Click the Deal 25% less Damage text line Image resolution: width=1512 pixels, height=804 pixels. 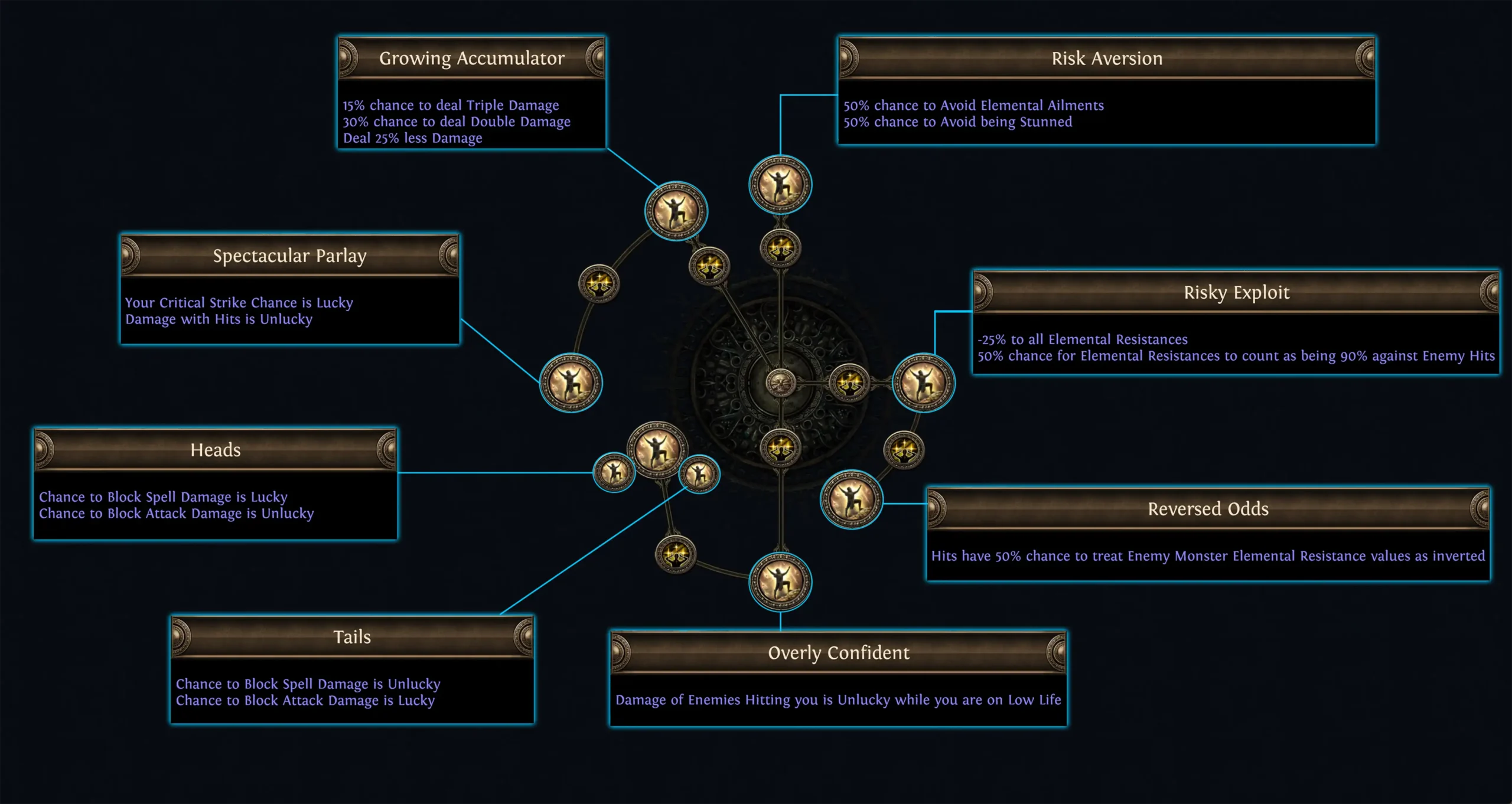(x=412, y=138)
